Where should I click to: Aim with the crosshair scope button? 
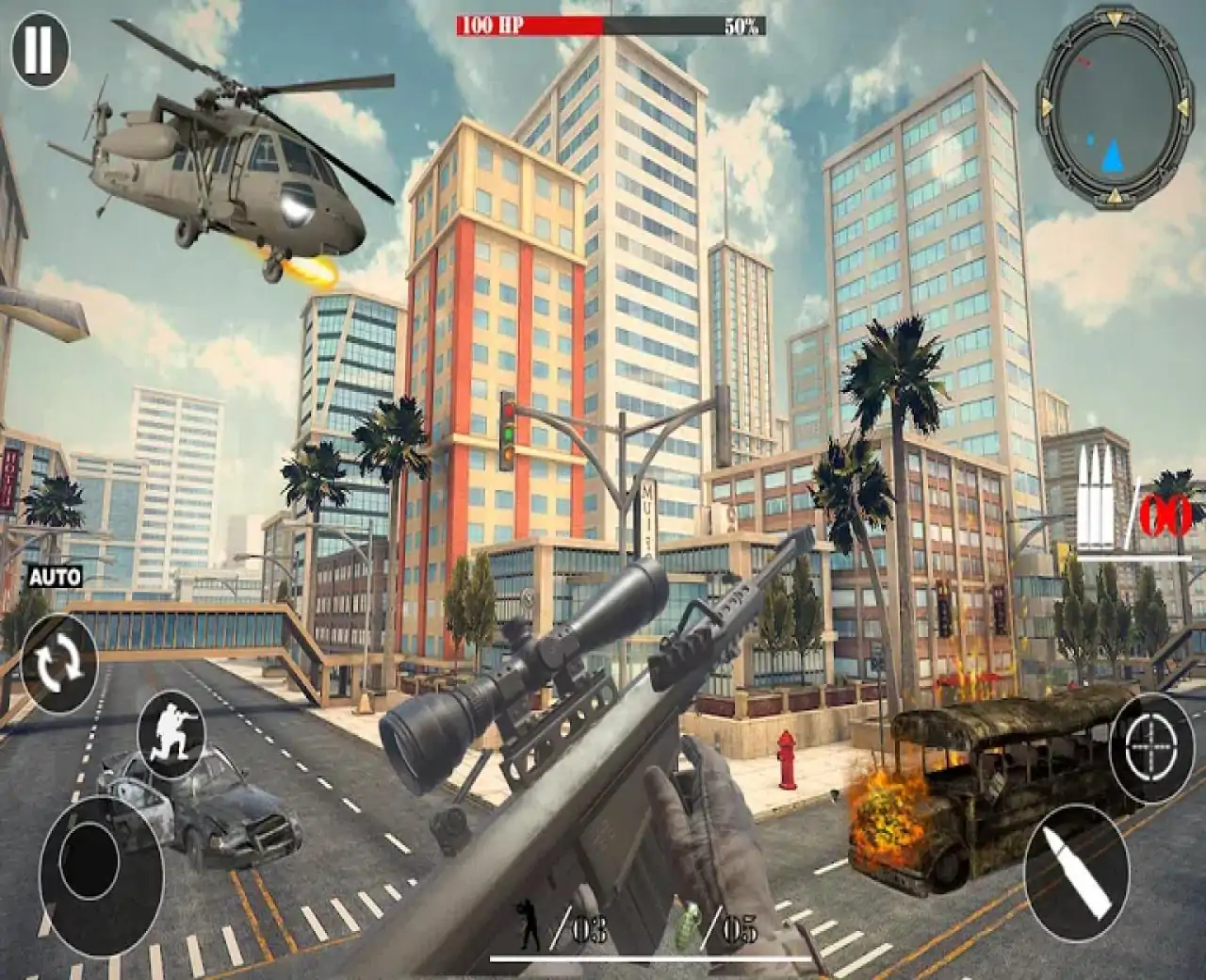[x=1151, y=749]
